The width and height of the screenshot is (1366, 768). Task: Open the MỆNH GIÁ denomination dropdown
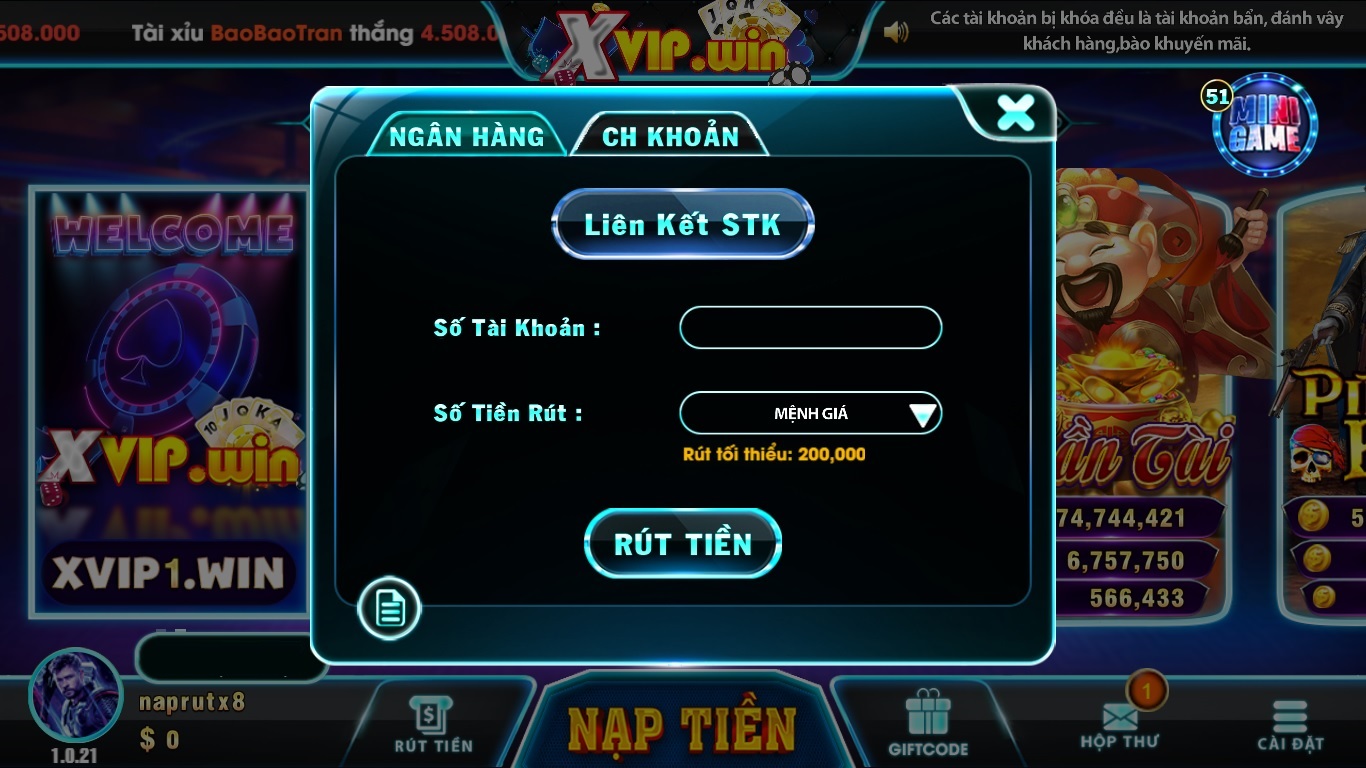[810, 412]
